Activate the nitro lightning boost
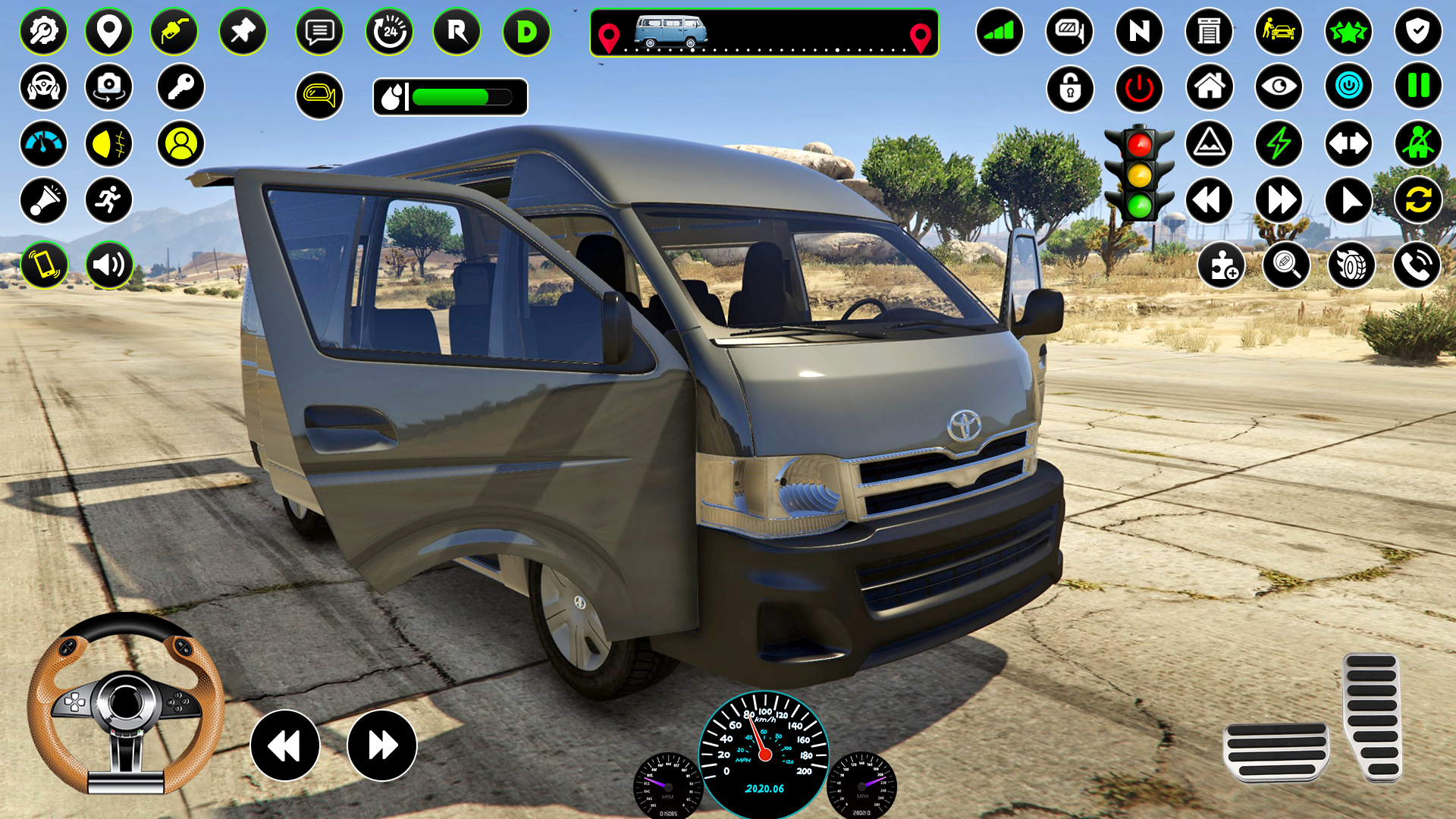Screen dimensions: 1456x819 (x=1280, y=143)
